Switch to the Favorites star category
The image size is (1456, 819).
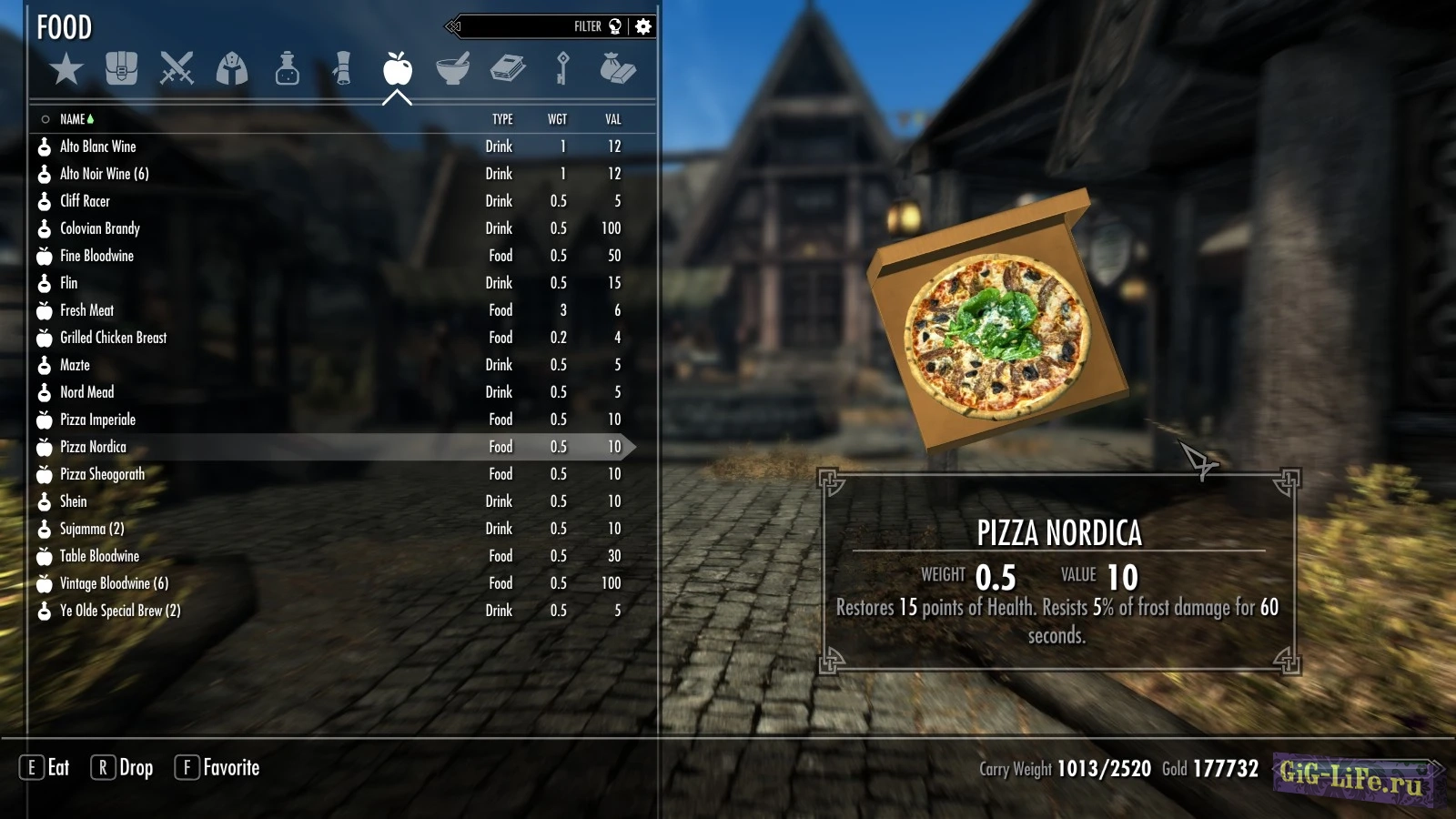click(66, 69)
